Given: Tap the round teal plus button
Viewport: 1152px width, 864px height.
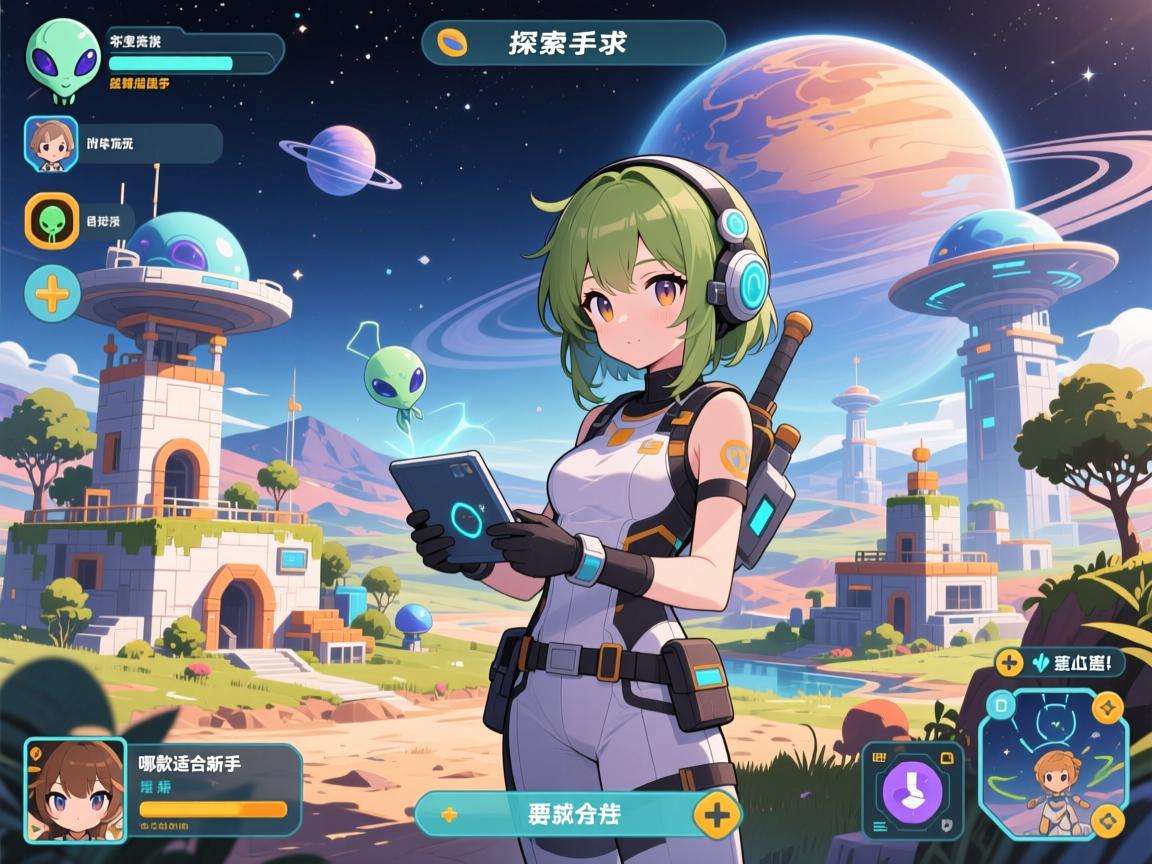Looking at the screenshot, I should click(51, 293).
